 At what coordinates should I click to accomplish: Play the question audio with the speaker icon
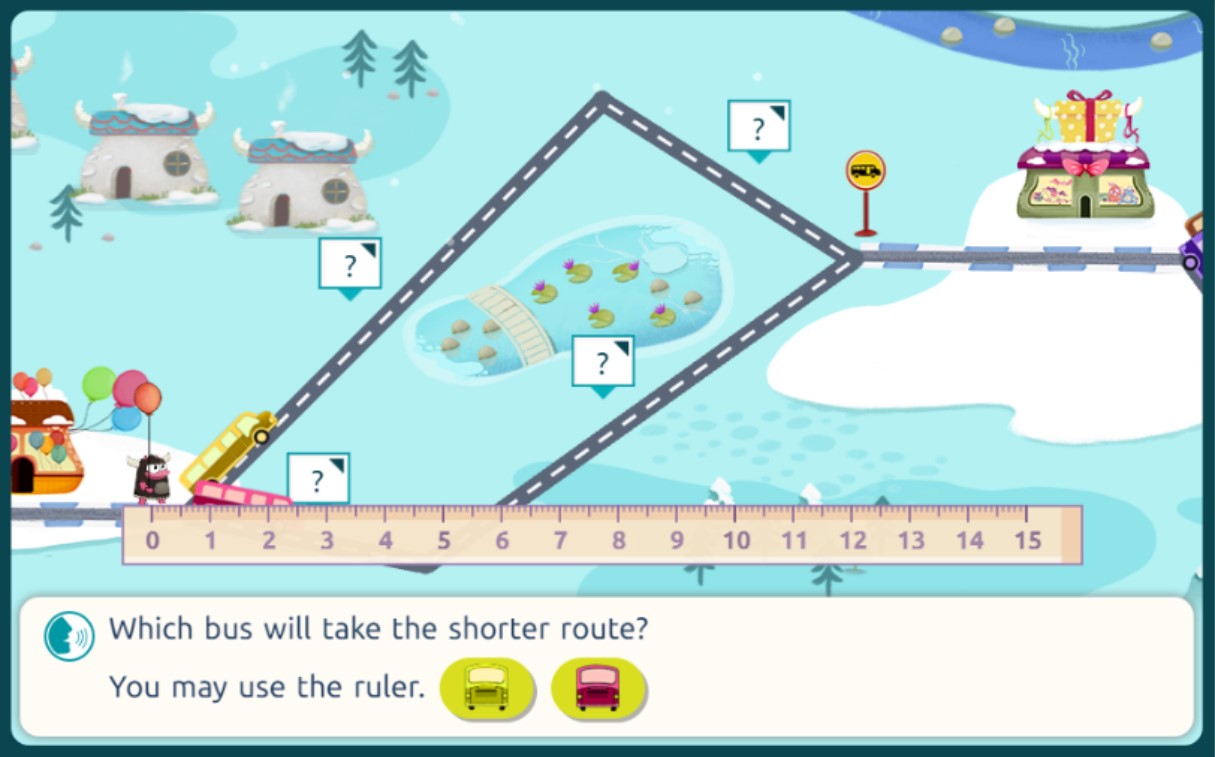(x=69, y=636)
